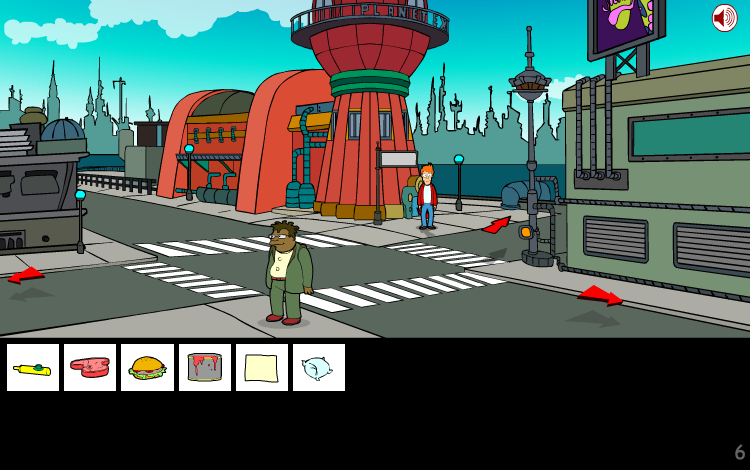Follow the red right-pointing exit arrow

600,294
